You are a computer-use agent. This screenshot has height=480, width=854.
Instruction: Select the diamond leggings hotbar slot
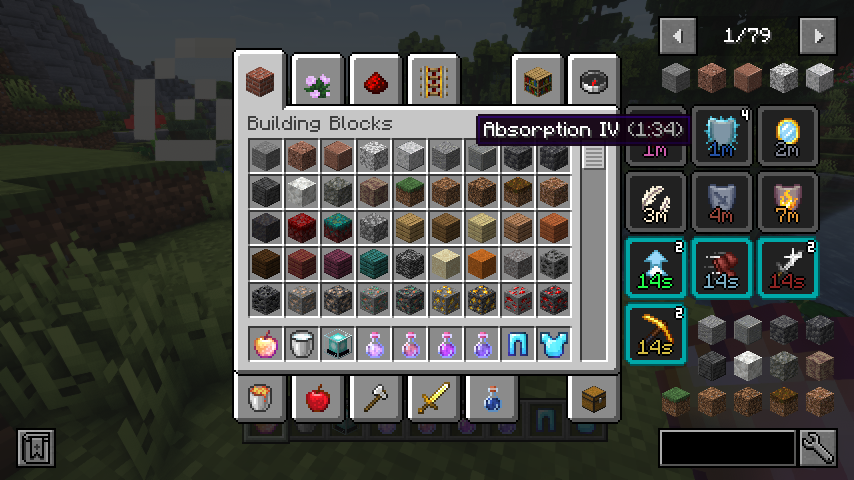click(517, 345)
